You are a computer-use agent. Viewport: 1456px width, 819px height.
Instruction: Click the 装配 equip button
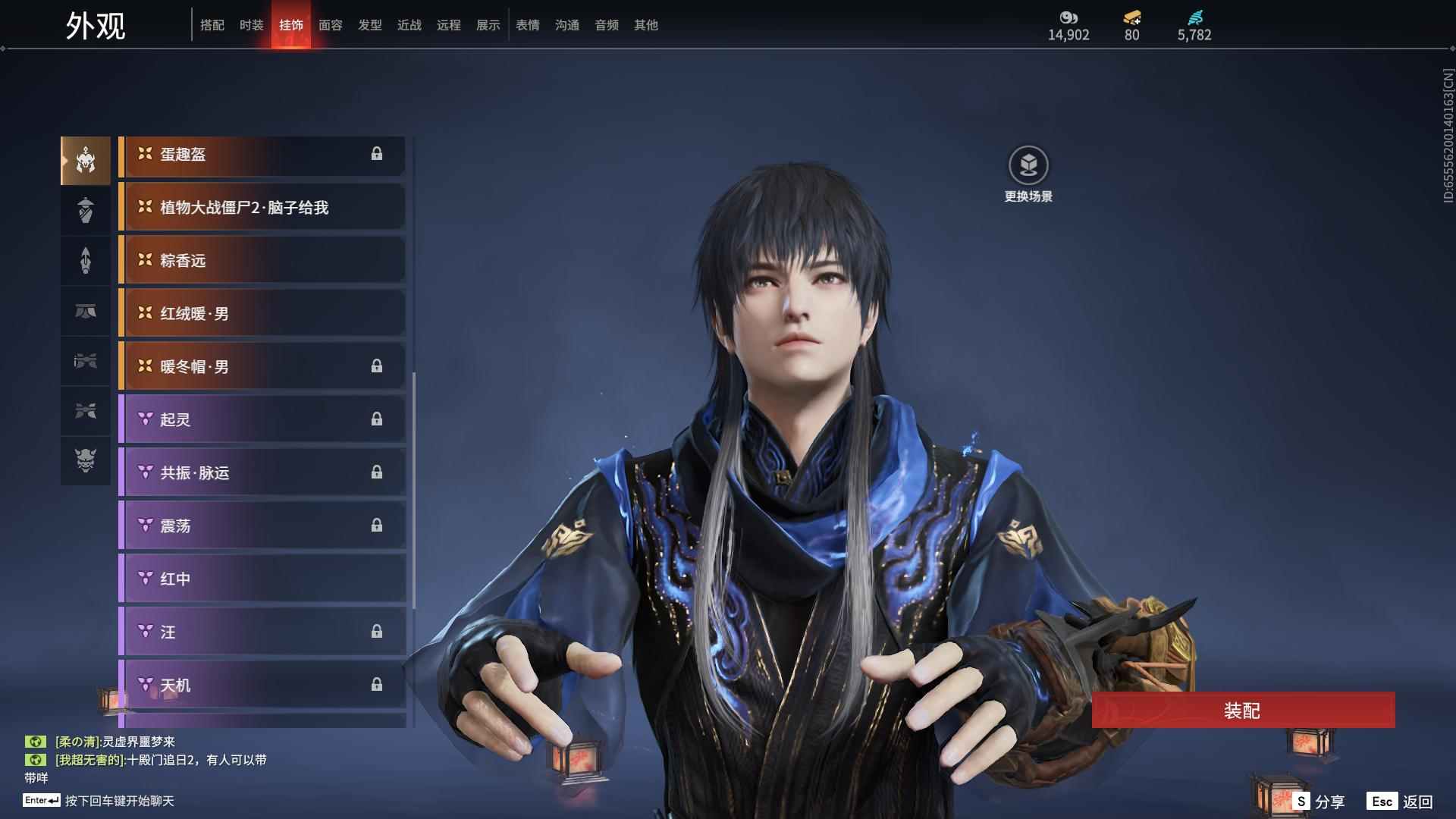point(1242,711)
